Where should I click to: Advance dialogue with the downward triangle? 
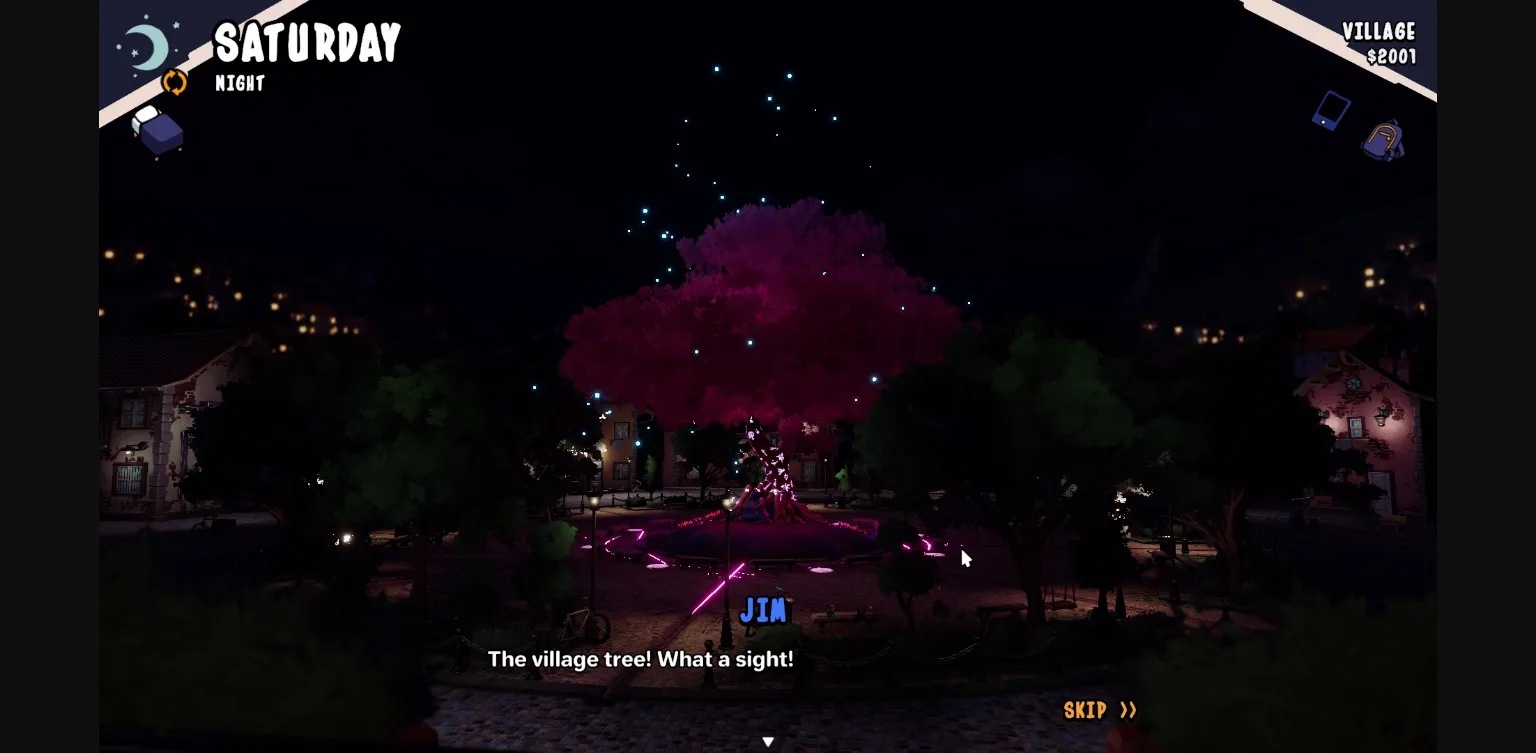click(768, 741)
